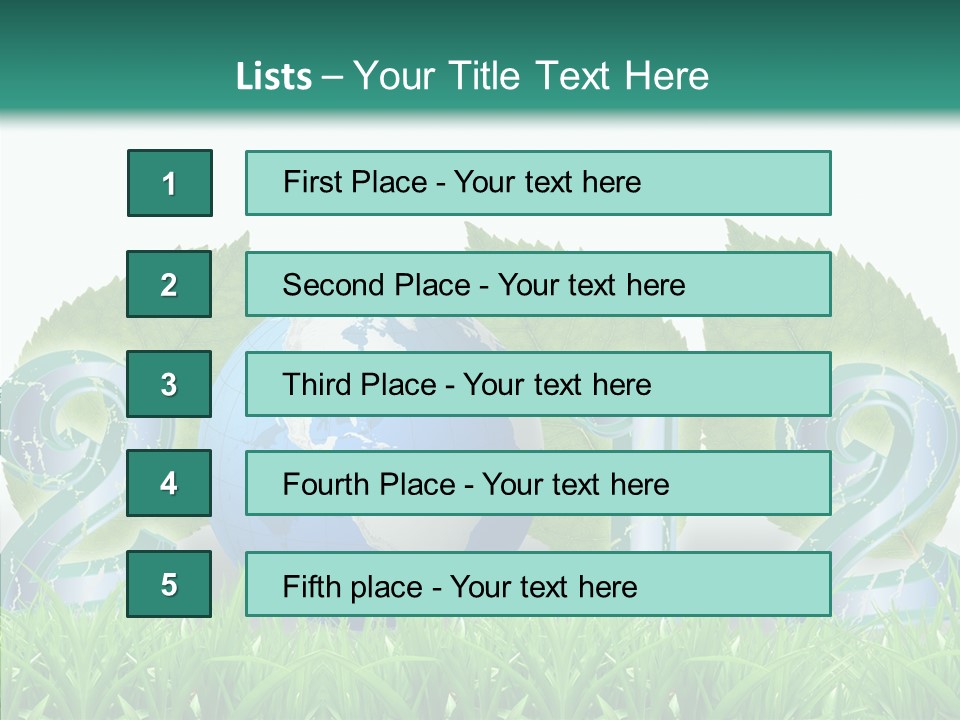Choose the Second Place text row

click(538, 284)
